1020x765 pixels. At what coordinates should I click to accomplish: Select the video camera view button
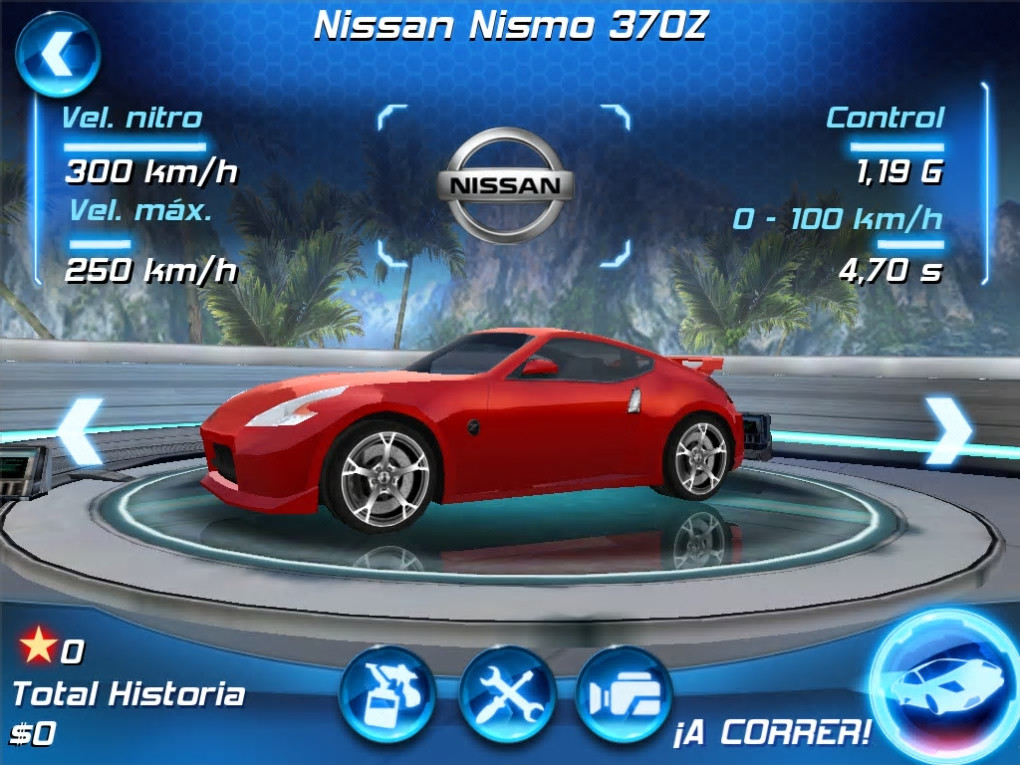pyautogui.click(x=623, y=693)
